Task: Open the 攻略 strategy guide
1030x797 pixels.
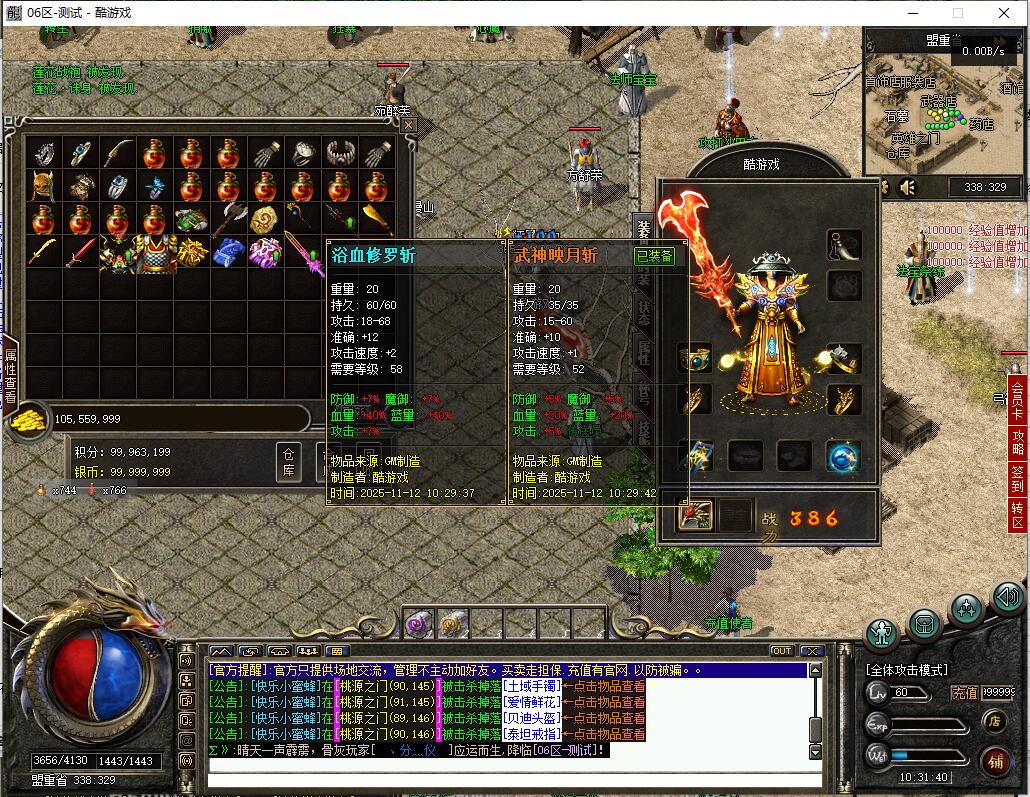Action: pyautogui.click(x=1018, y=444)
